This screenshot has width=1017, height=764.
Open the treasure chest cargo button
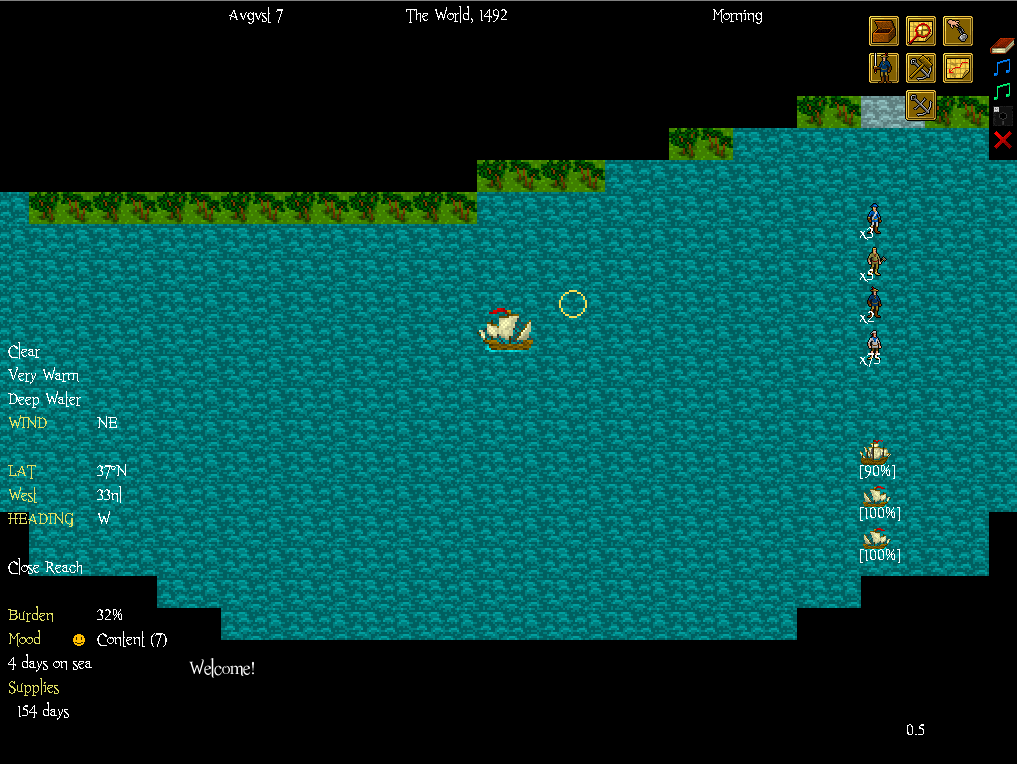pyautogui.click(x=884, y=31)
